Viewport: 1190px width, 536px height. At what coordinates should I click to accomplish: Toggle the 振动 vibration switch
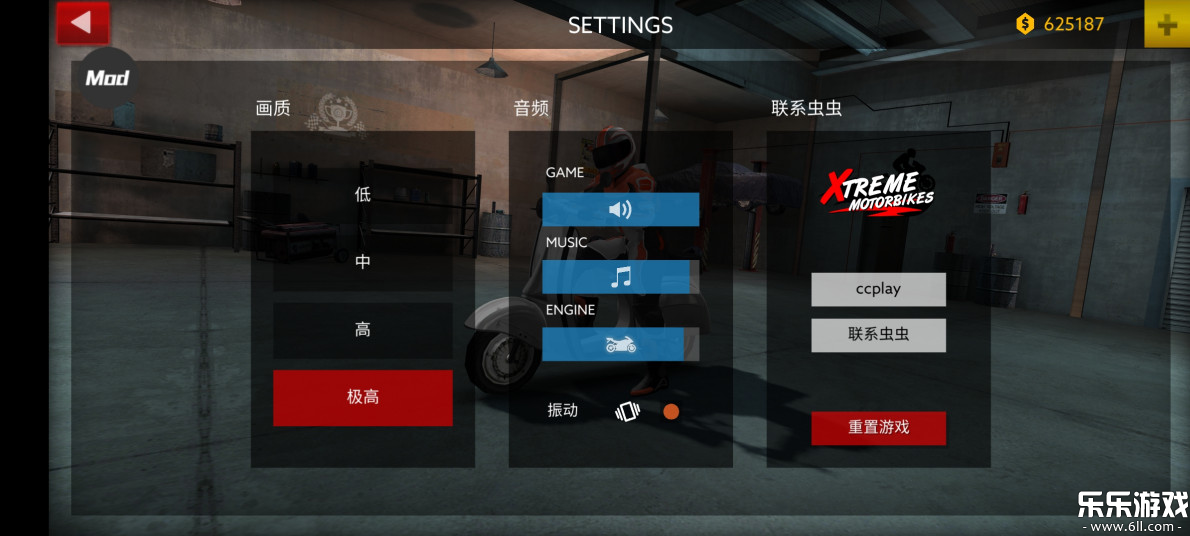pos(671,411)
